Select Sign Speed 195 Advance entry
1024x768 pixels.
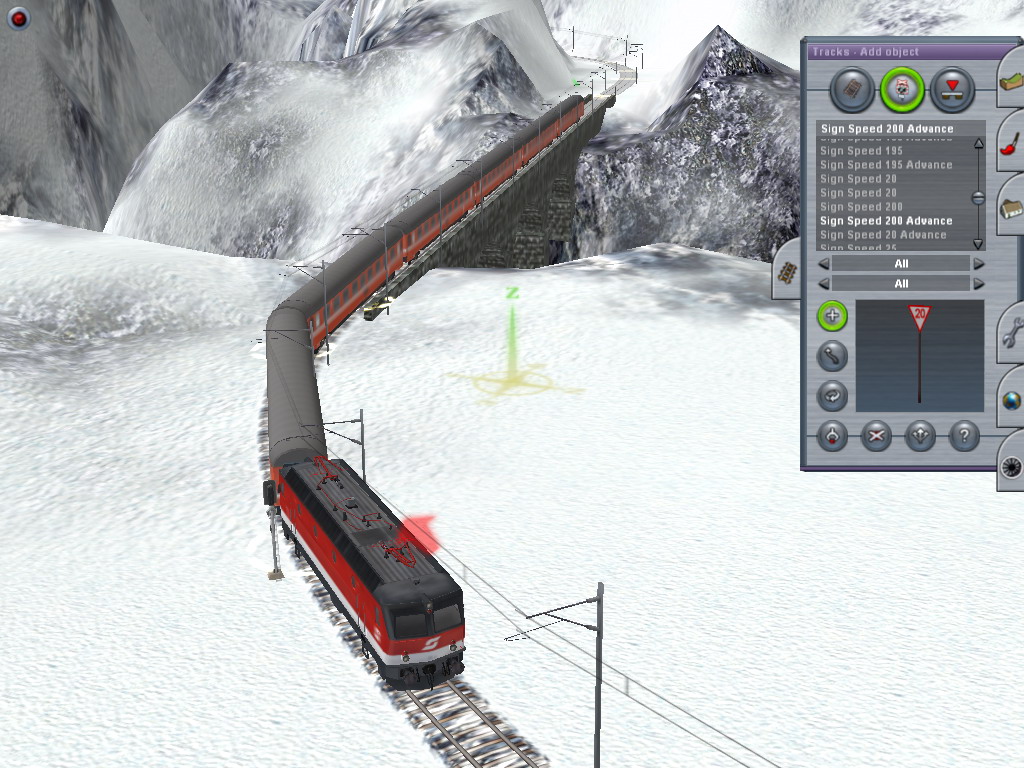(x=886, y=165)
